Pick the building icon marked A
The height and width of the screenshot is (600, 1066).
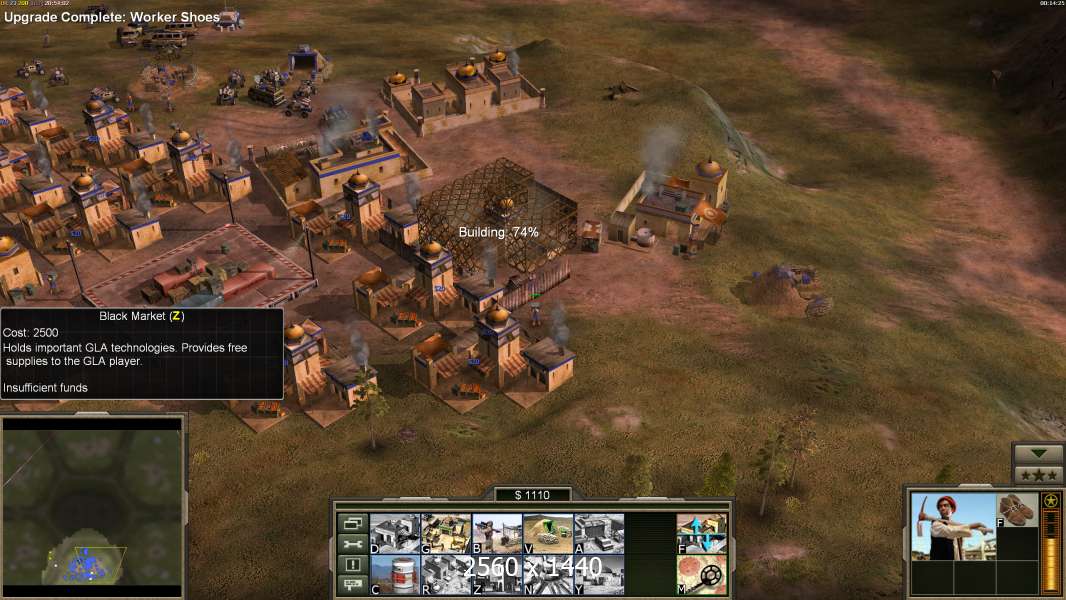[x=599, y=534]
